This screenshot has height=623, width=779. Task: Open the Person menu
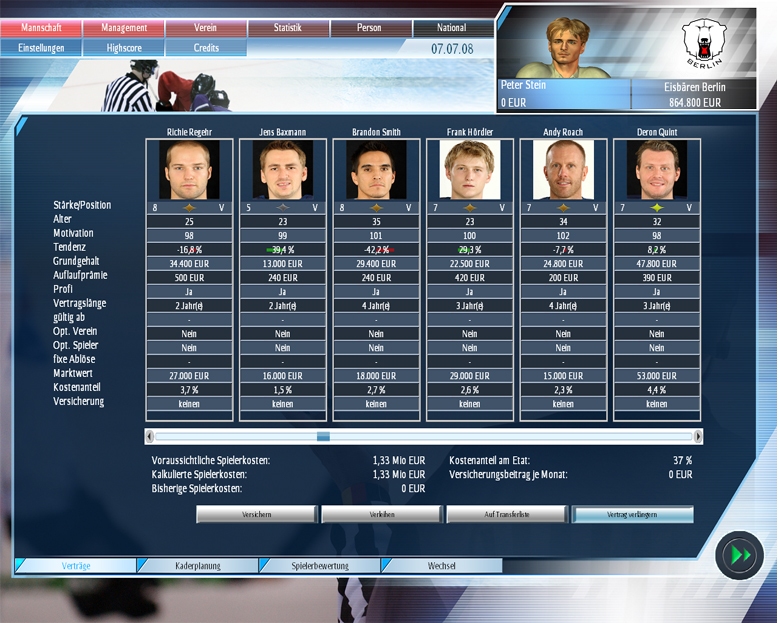[370, 28]
